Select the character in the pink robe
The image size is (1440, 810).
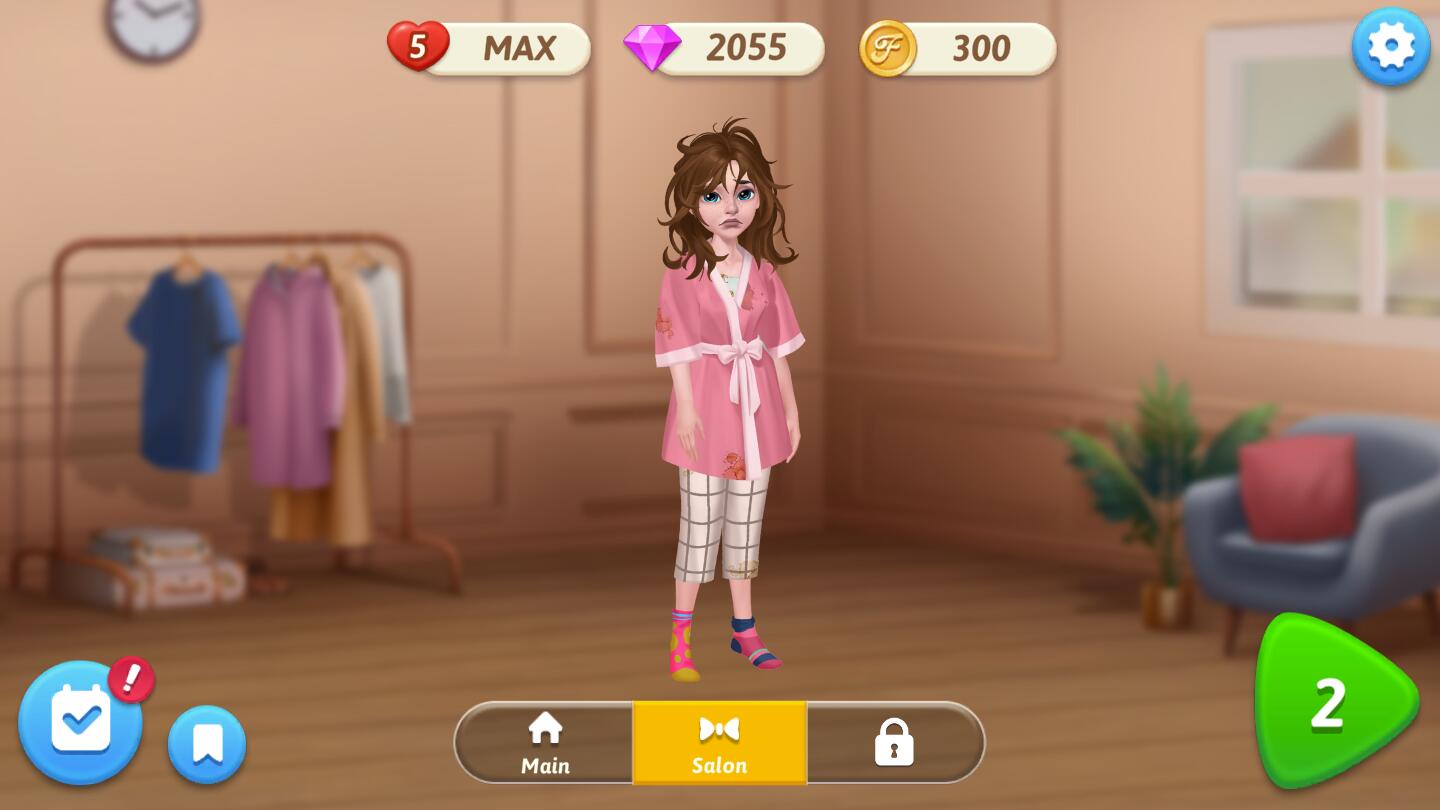point(729,400)
